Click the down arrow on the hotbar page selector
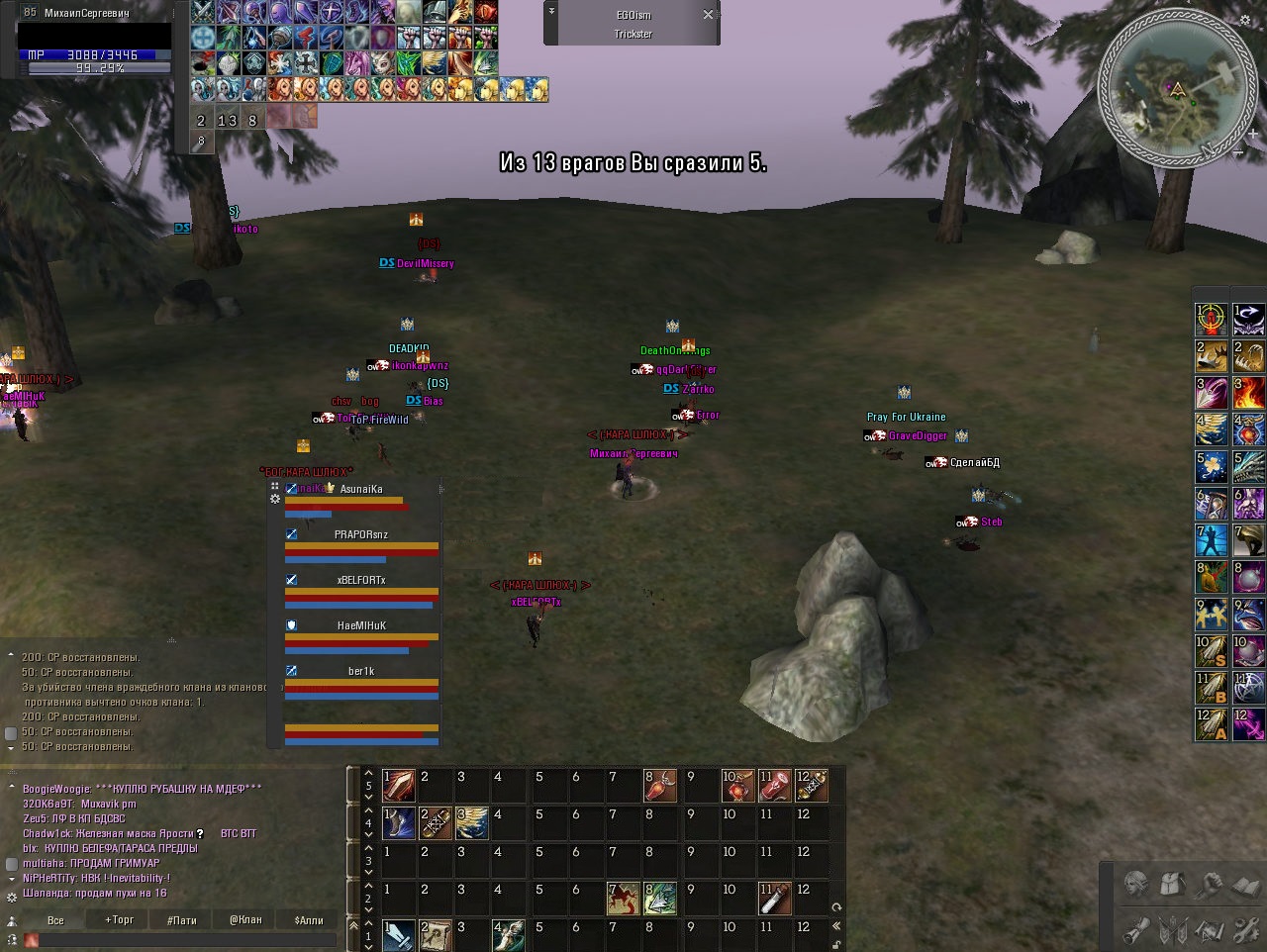 366,797
